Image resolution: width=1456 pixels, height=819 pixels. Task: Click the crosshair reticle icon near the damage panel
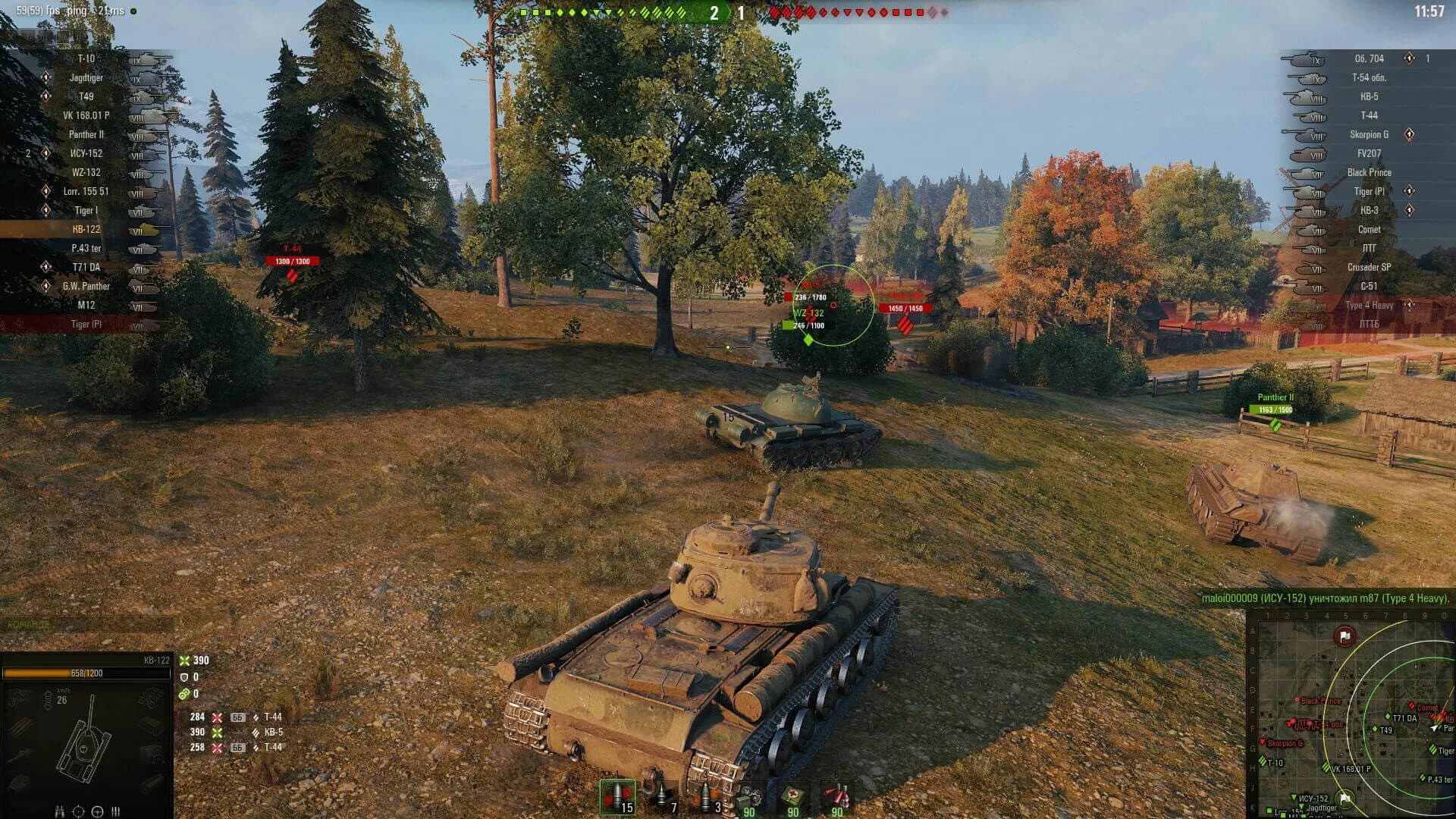click(x=77, y=810)
